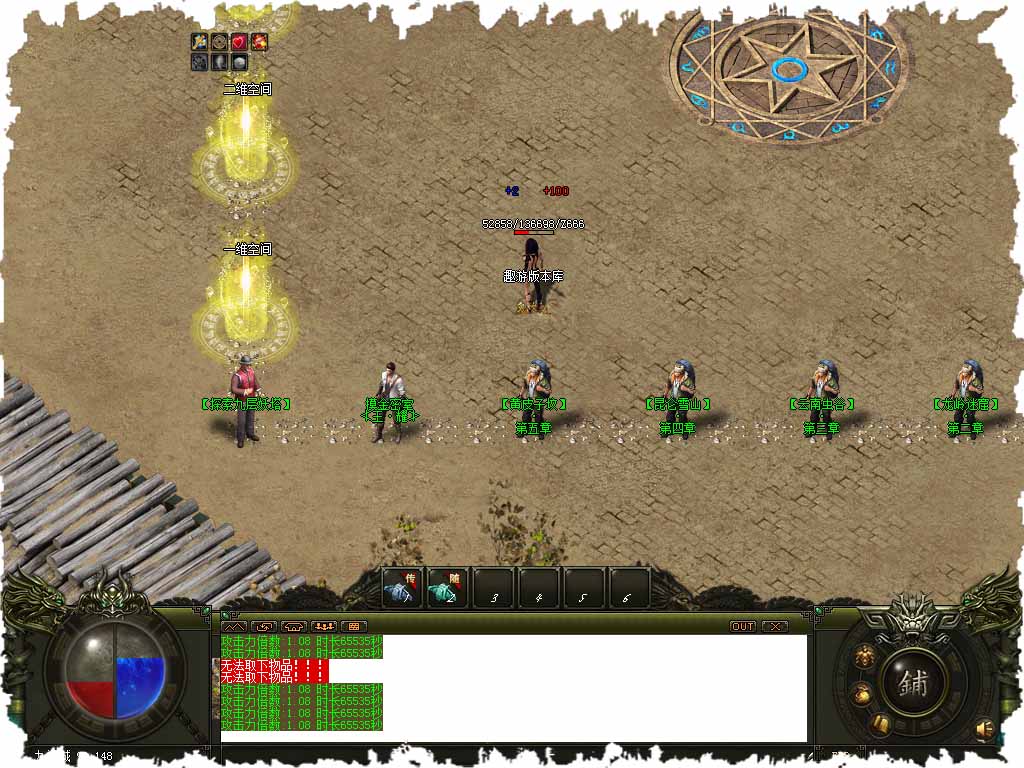Image resolution: width=1024 pixels, height=768 pixels.
Task: Select the red heart buff icon
Action: 239,42
